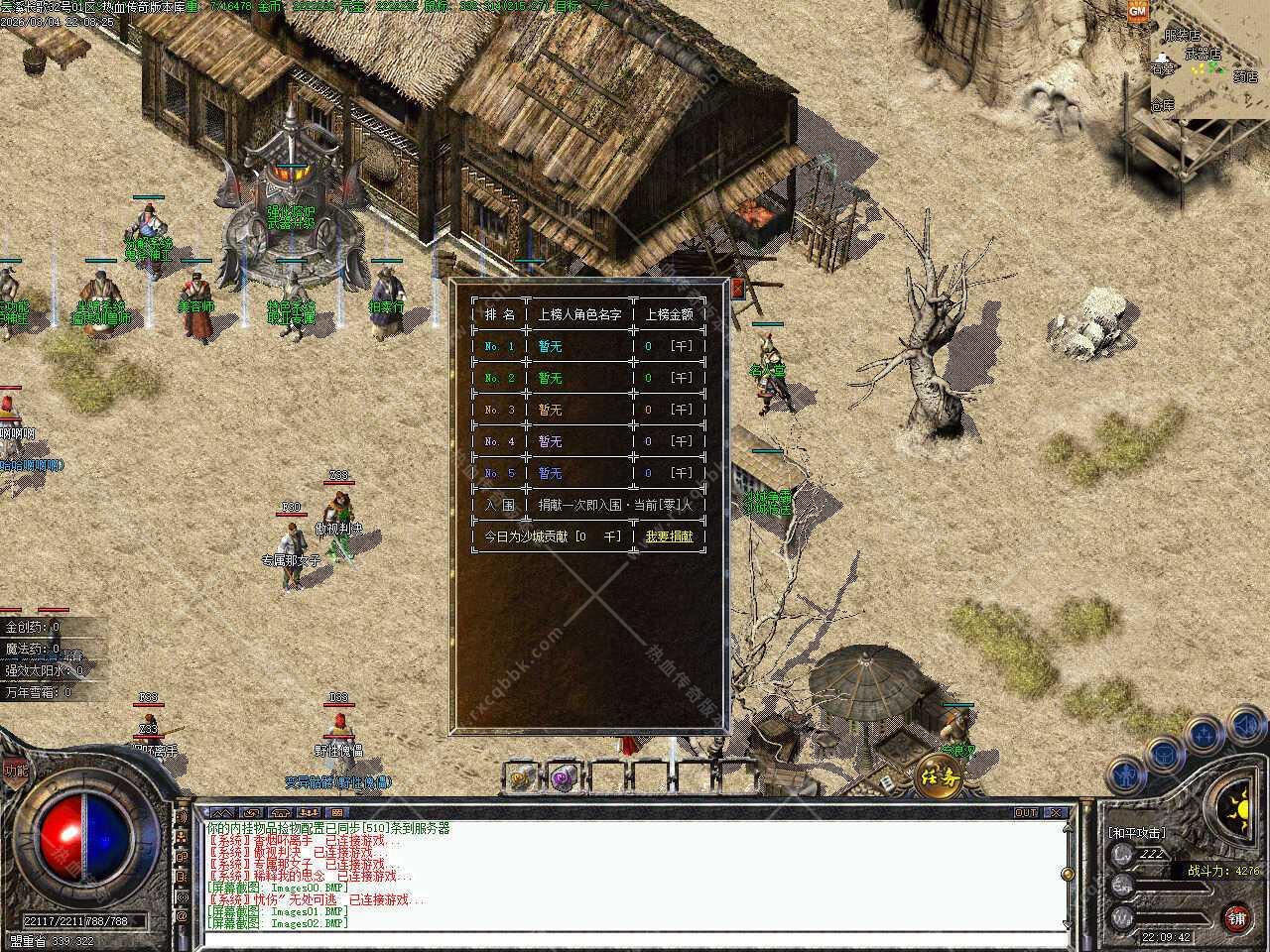
Task: Toggle the 和平攻击 attack mode
Action: click(1138, 833)
